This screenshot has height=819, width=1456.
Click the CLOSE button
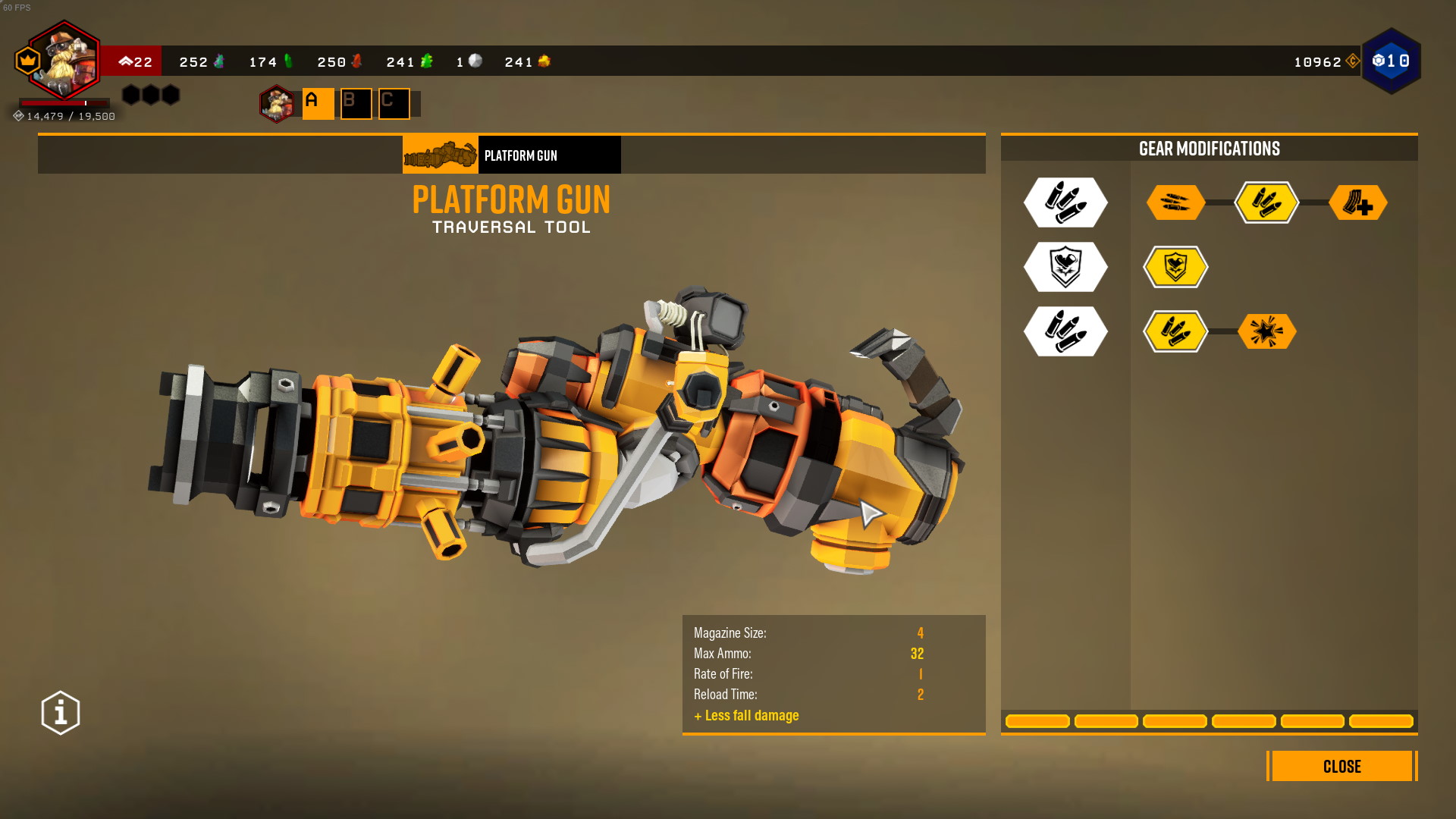[1341, 767]
